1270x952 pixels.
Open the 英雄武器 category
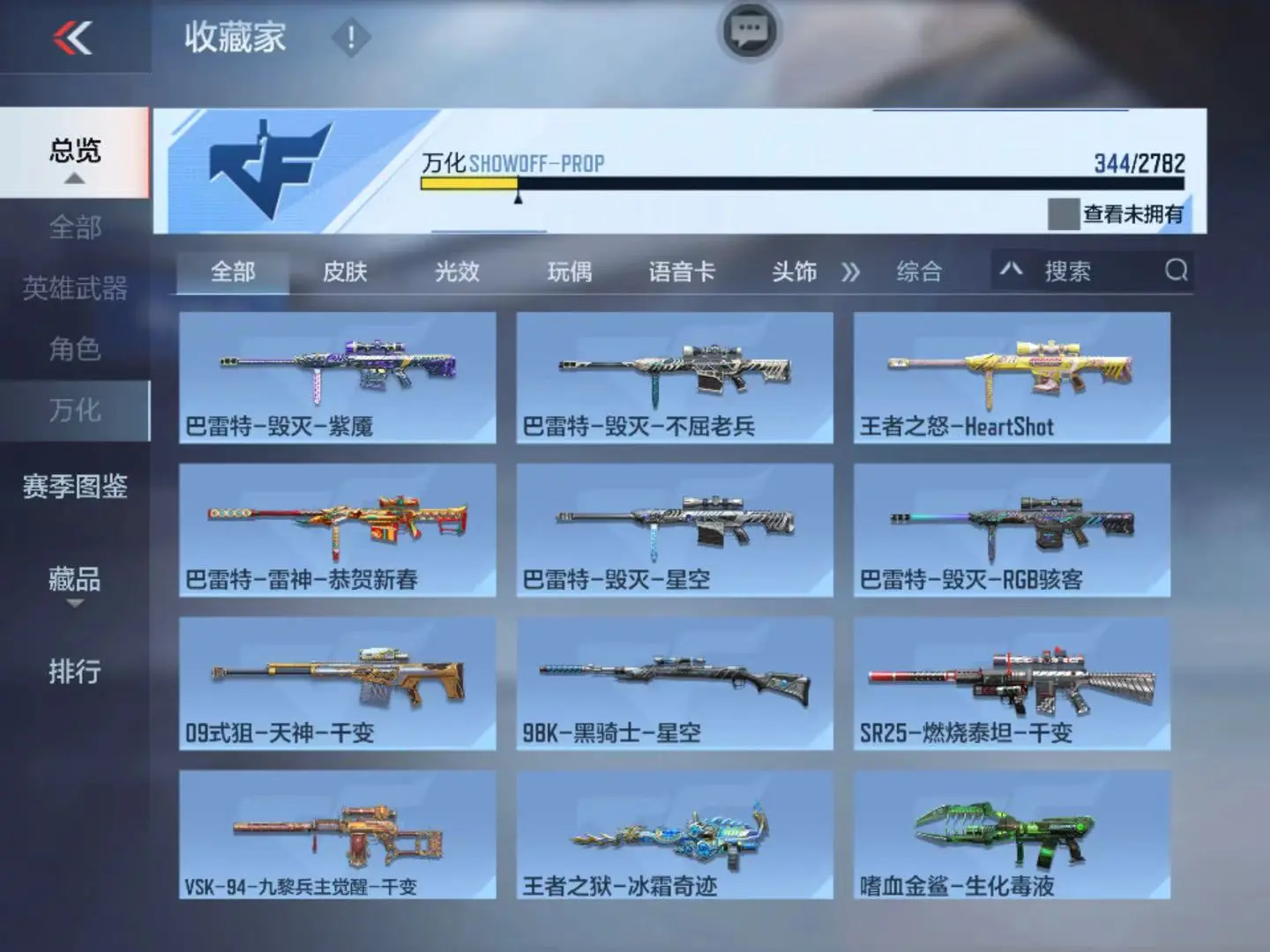tap(75, 288)
